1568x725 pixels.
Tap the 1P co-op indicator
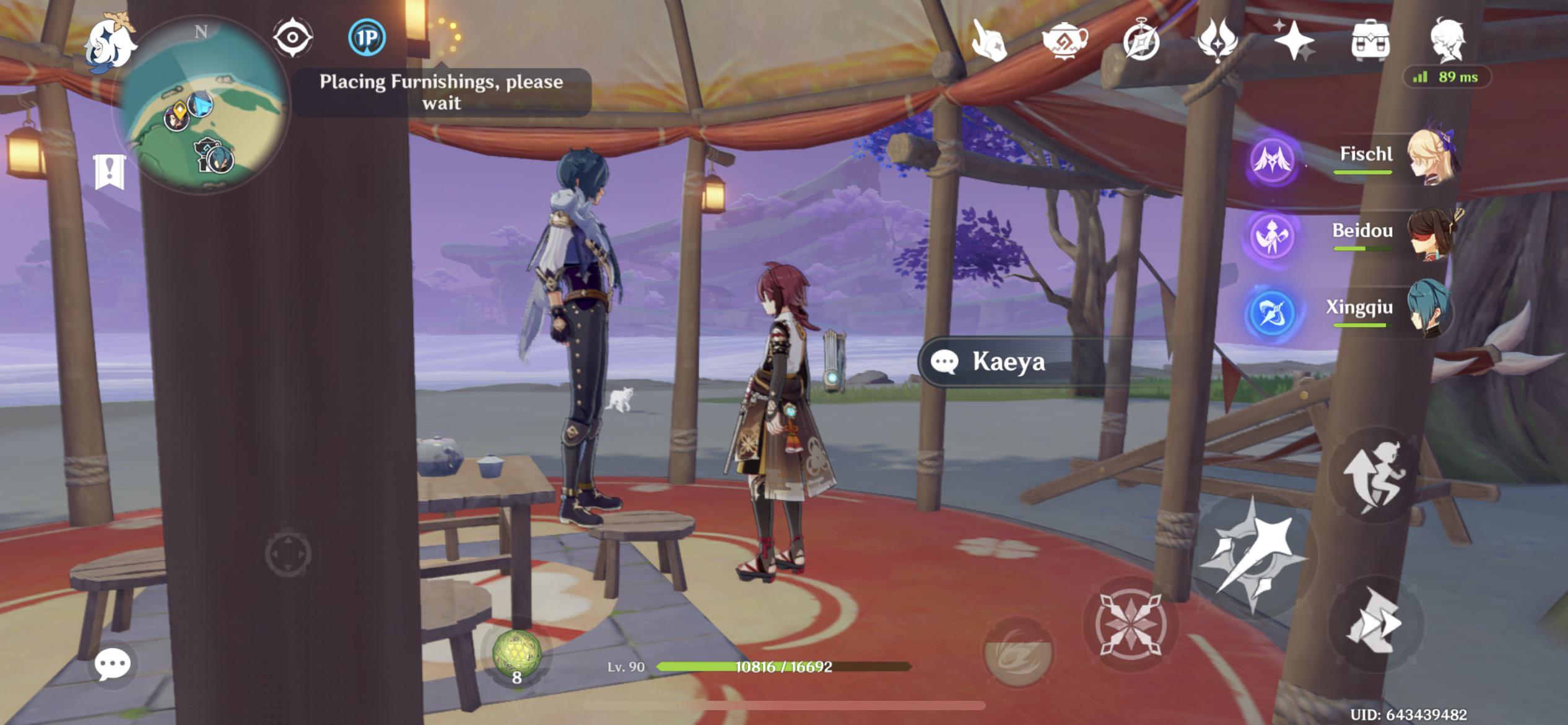(368, 38)
